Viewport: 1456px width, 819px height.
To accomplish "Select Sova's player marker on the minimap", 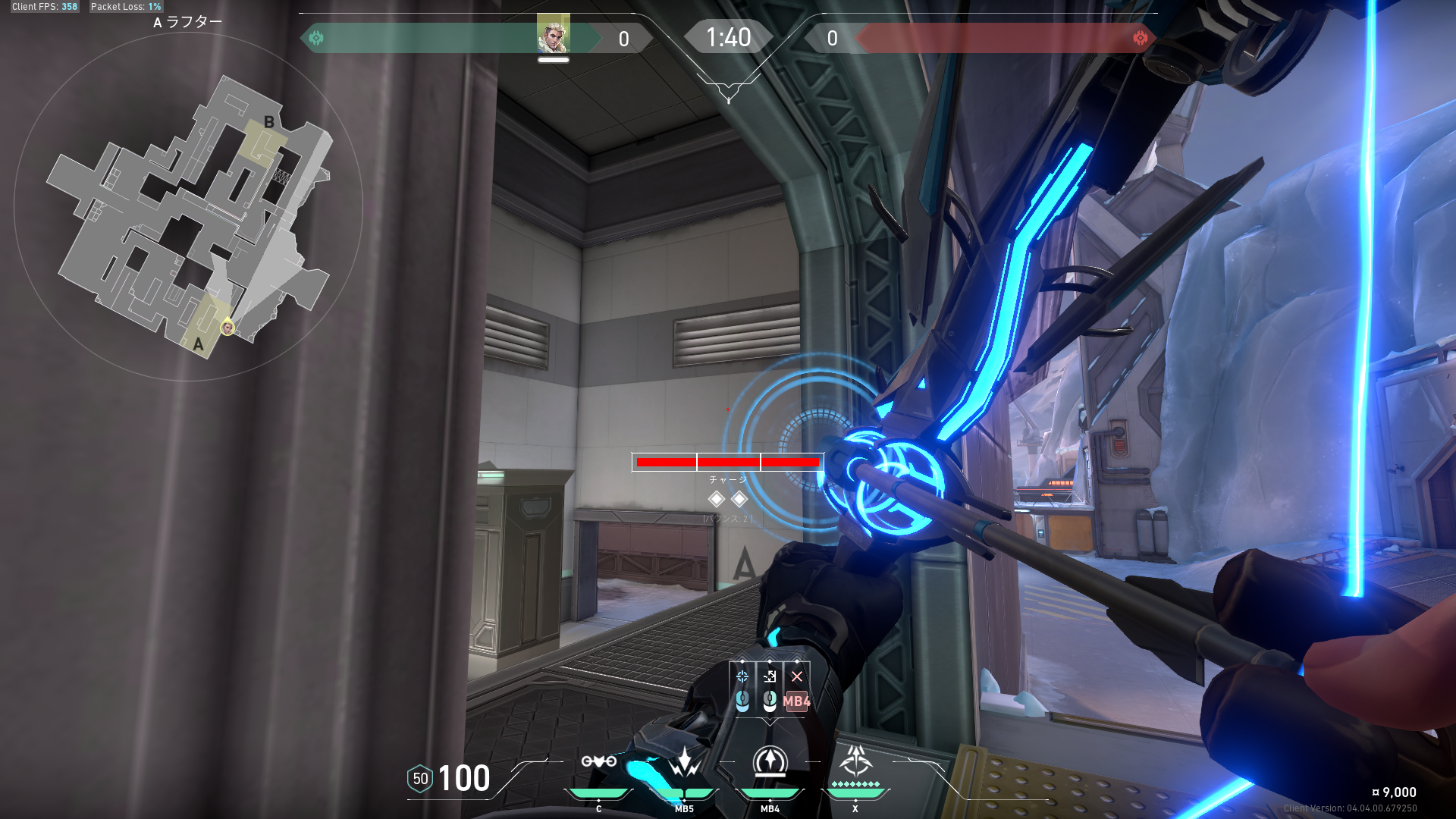I will [x=227, y=328].
